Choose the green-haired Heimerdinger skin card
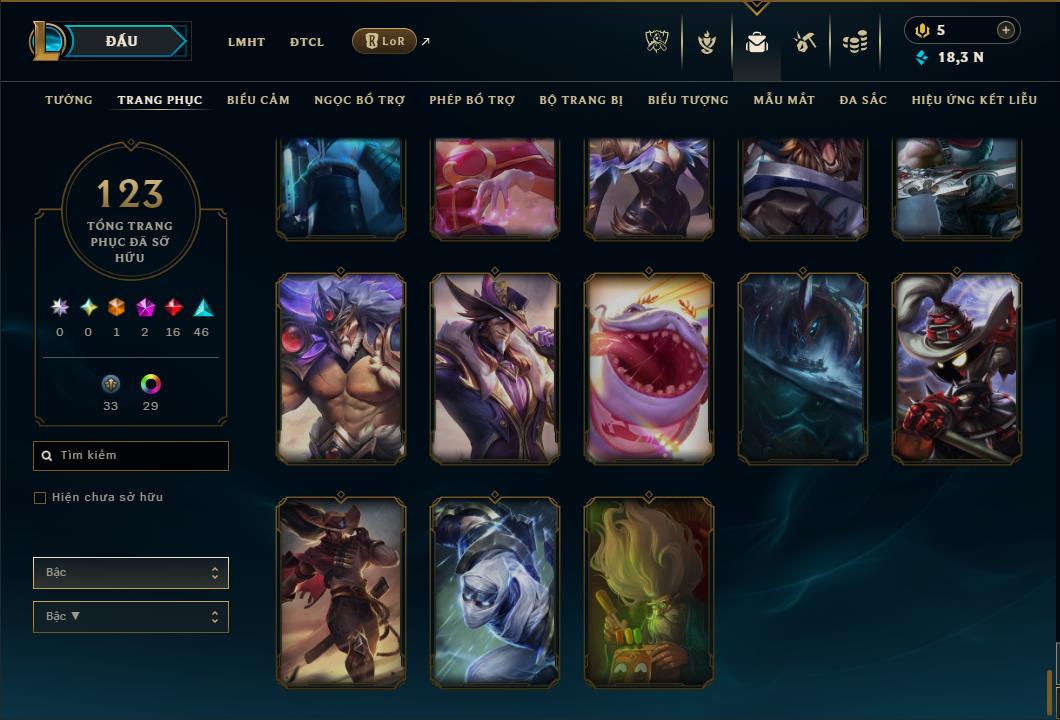This screenshot has width=1060, height=720. (649, 593)
